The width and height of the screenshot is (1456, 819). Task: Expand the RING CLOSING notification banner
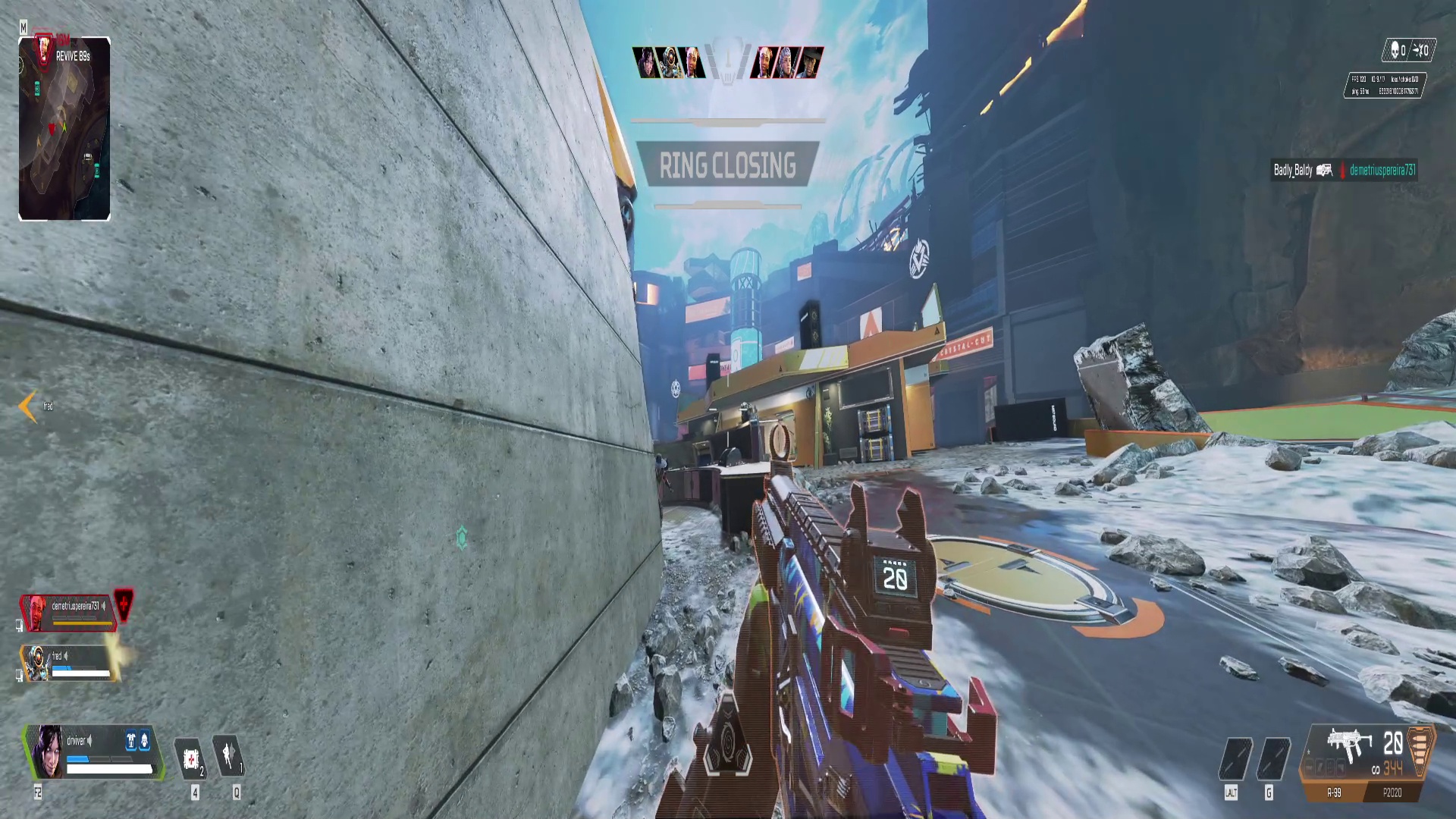pos(728,165)
